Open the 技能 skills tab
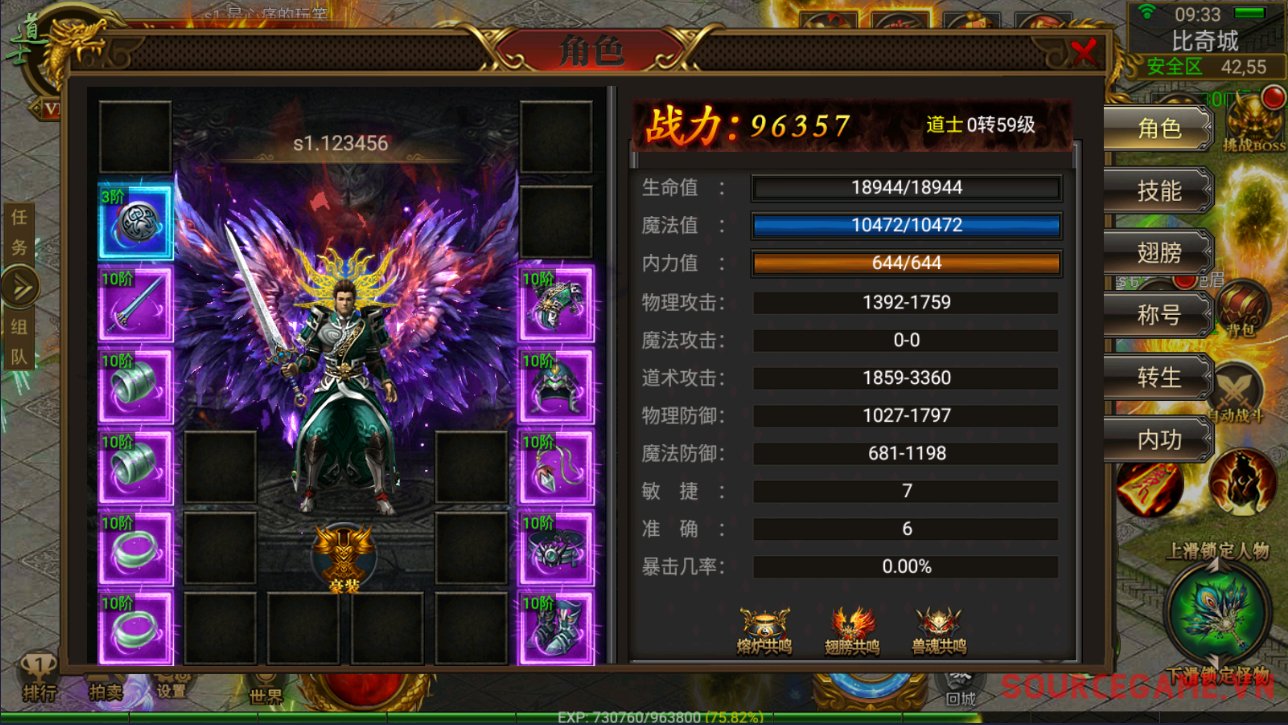This screenshot has width=1288, height=725. click(1158, 190)
